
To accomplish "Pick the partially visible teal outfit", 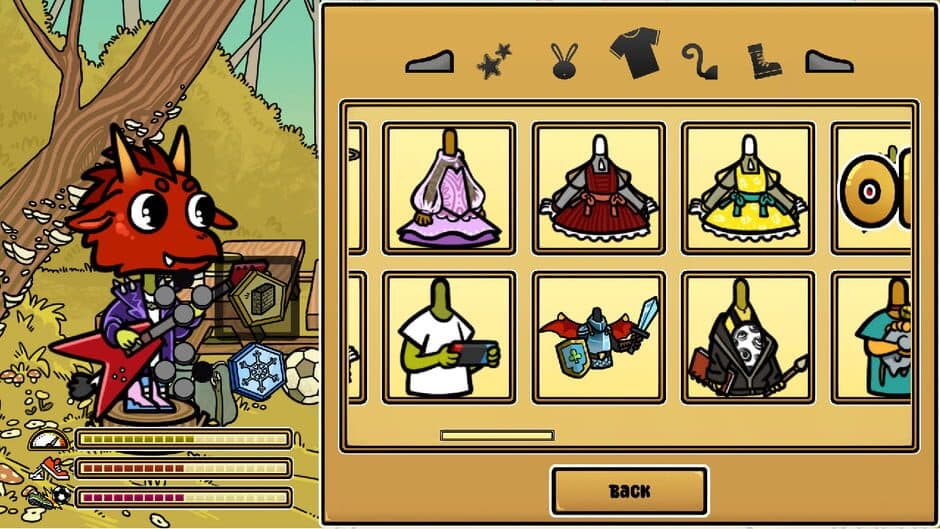I will tap(884, 337).
